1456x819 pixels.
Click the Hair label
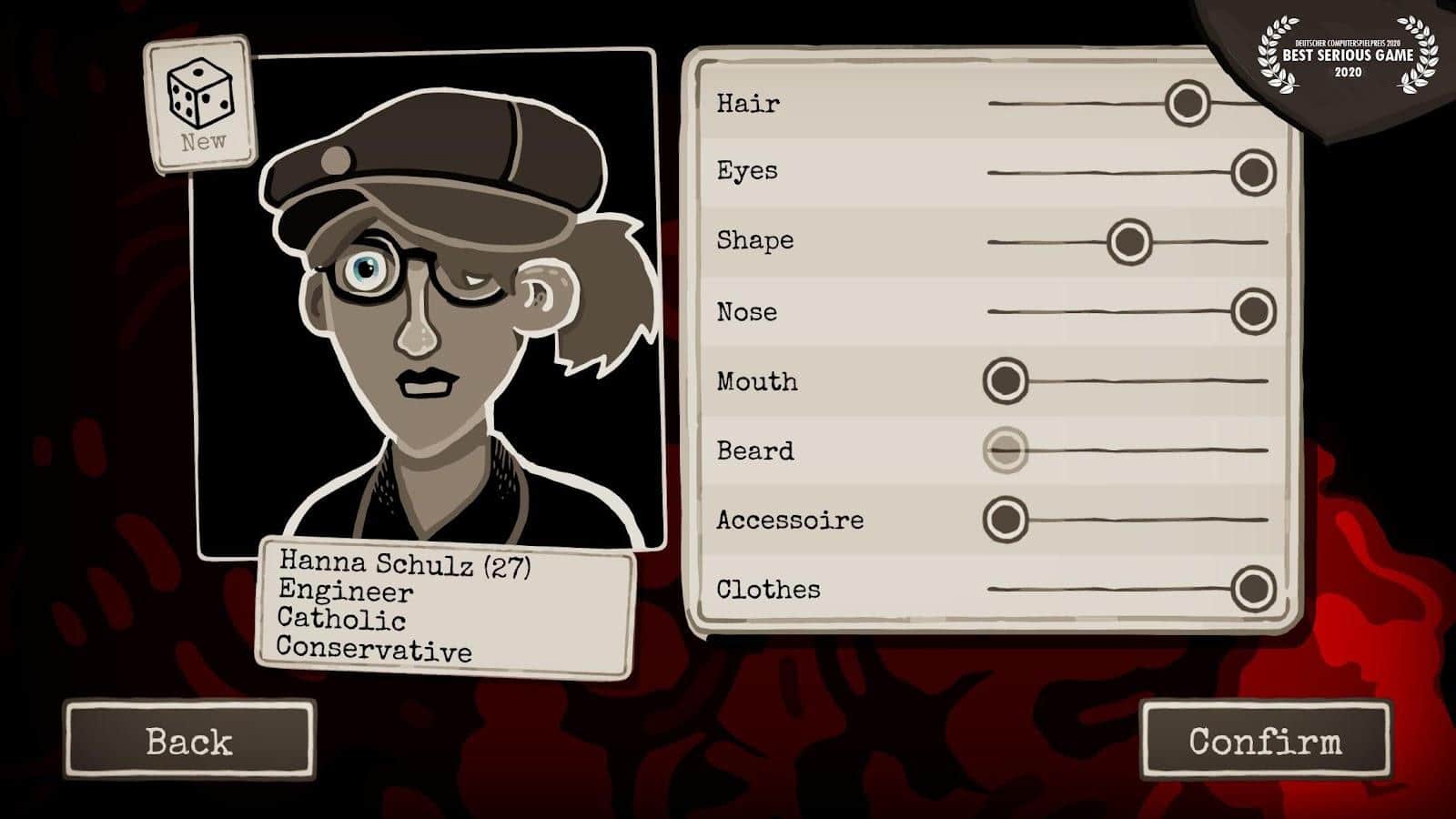746,103
